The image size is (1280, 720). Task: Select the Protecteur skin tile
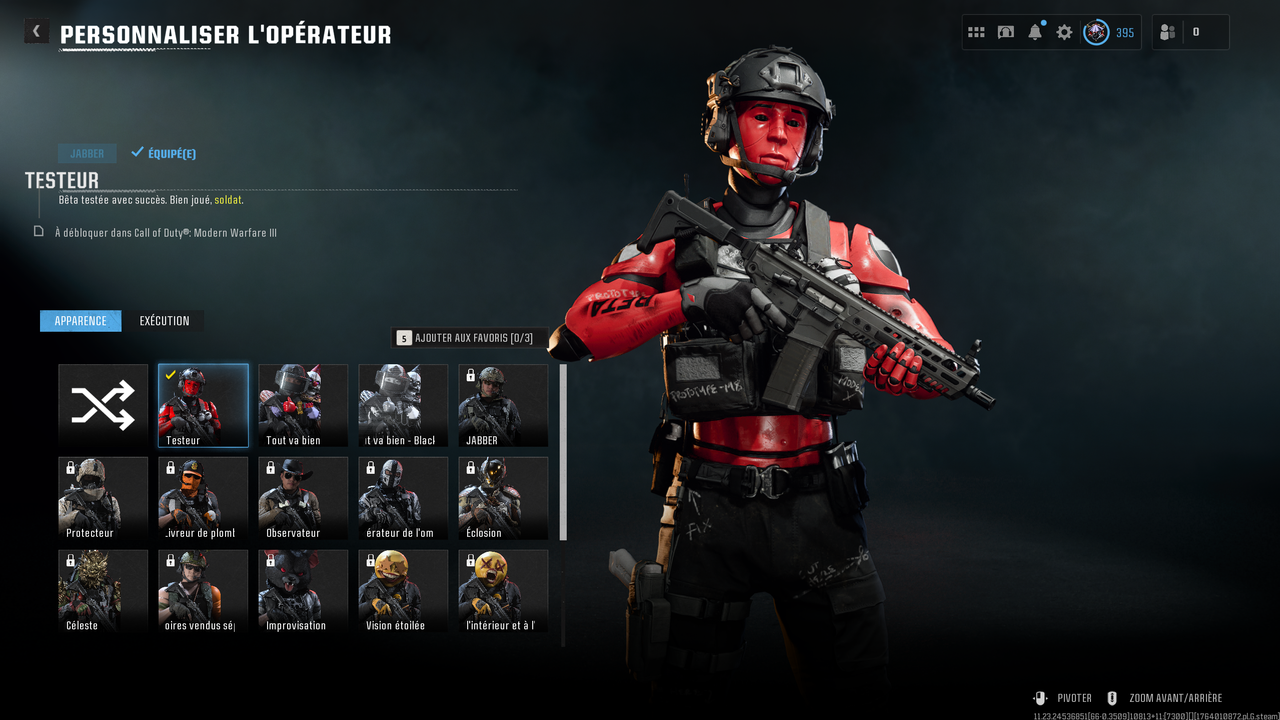(x=103, y=498)
